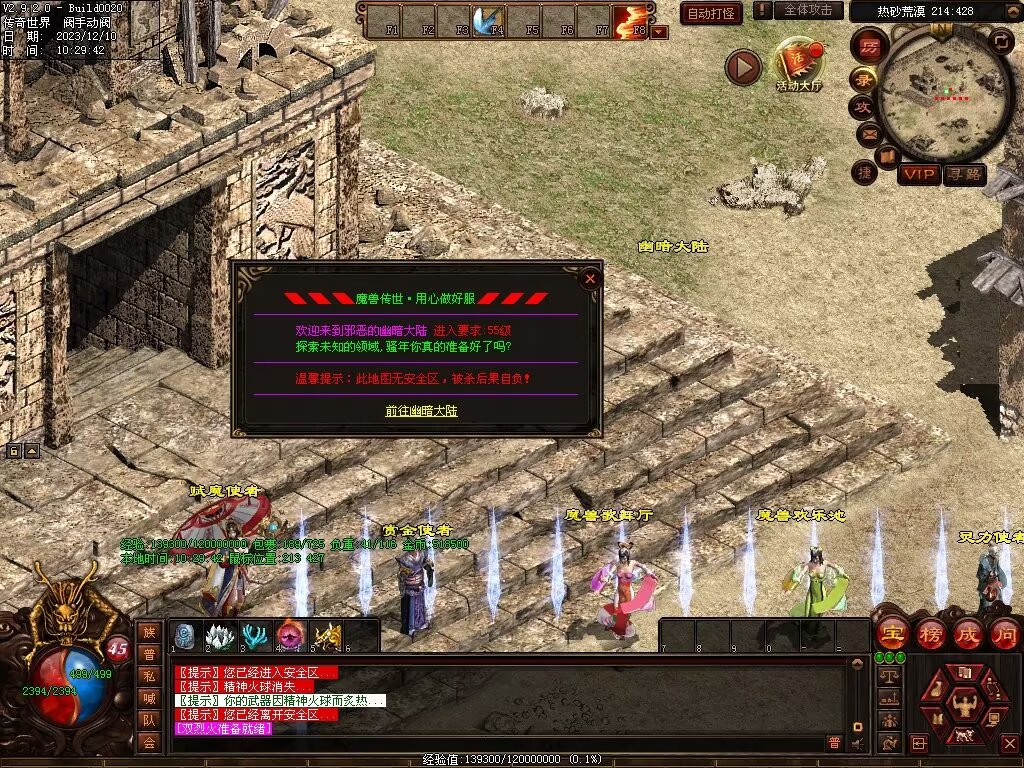Image resolution: width=1024 pixels, height=768 pixels.
Task: Open the mail envelope icon beside minimap
Action: pyautogui.click(x=867, y=133)
